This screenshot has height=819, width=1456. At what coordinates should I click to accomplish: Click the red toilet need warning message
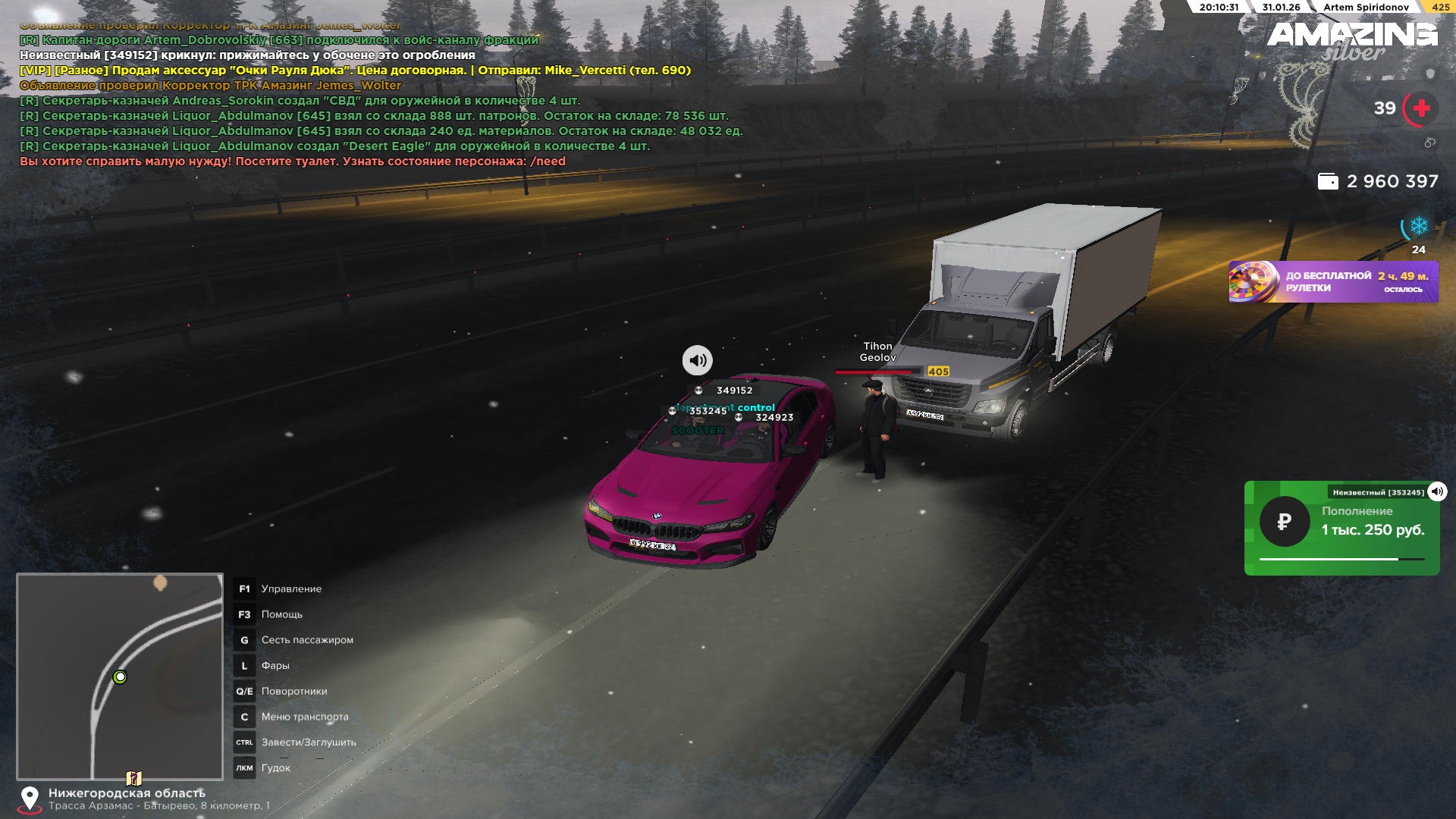(x=293, y=162)
